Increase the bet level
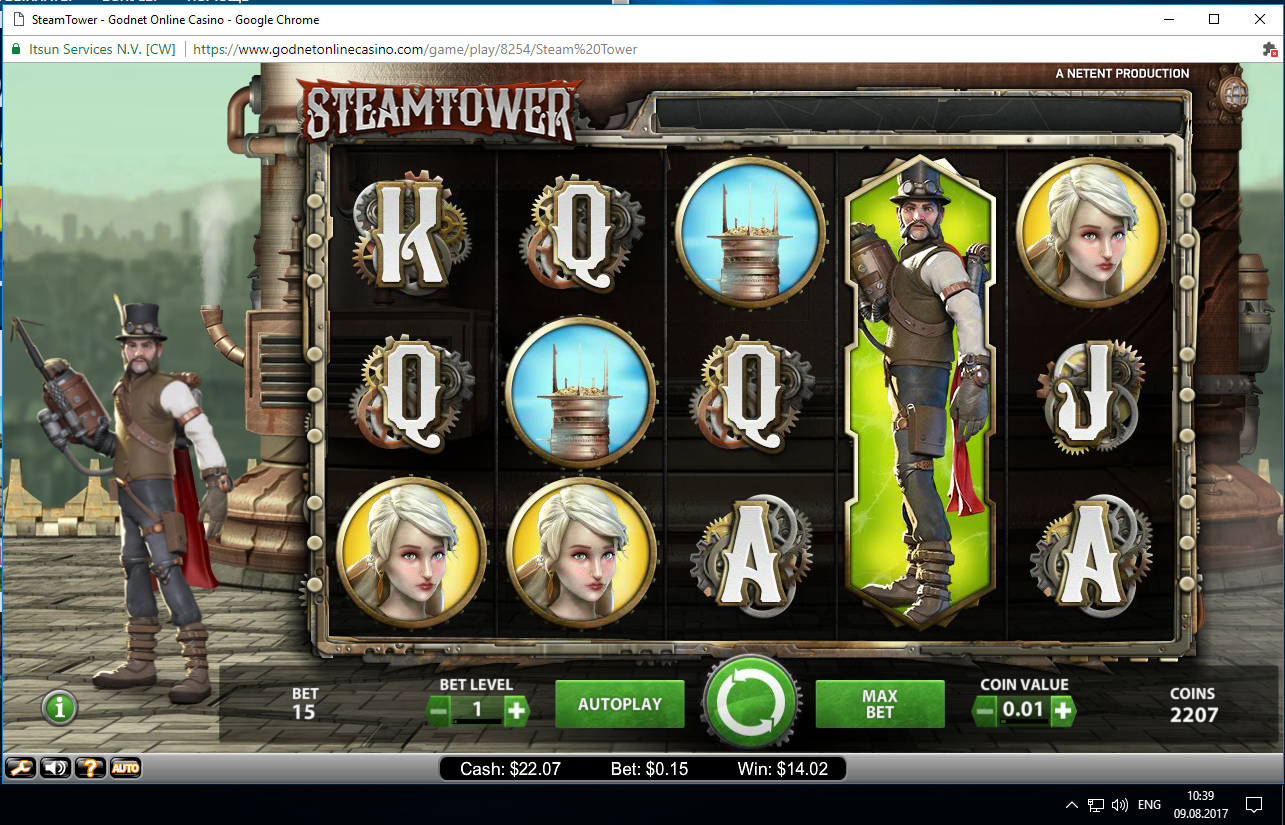Viewport: 1285px width, 825px height. (x=516, y=711)
